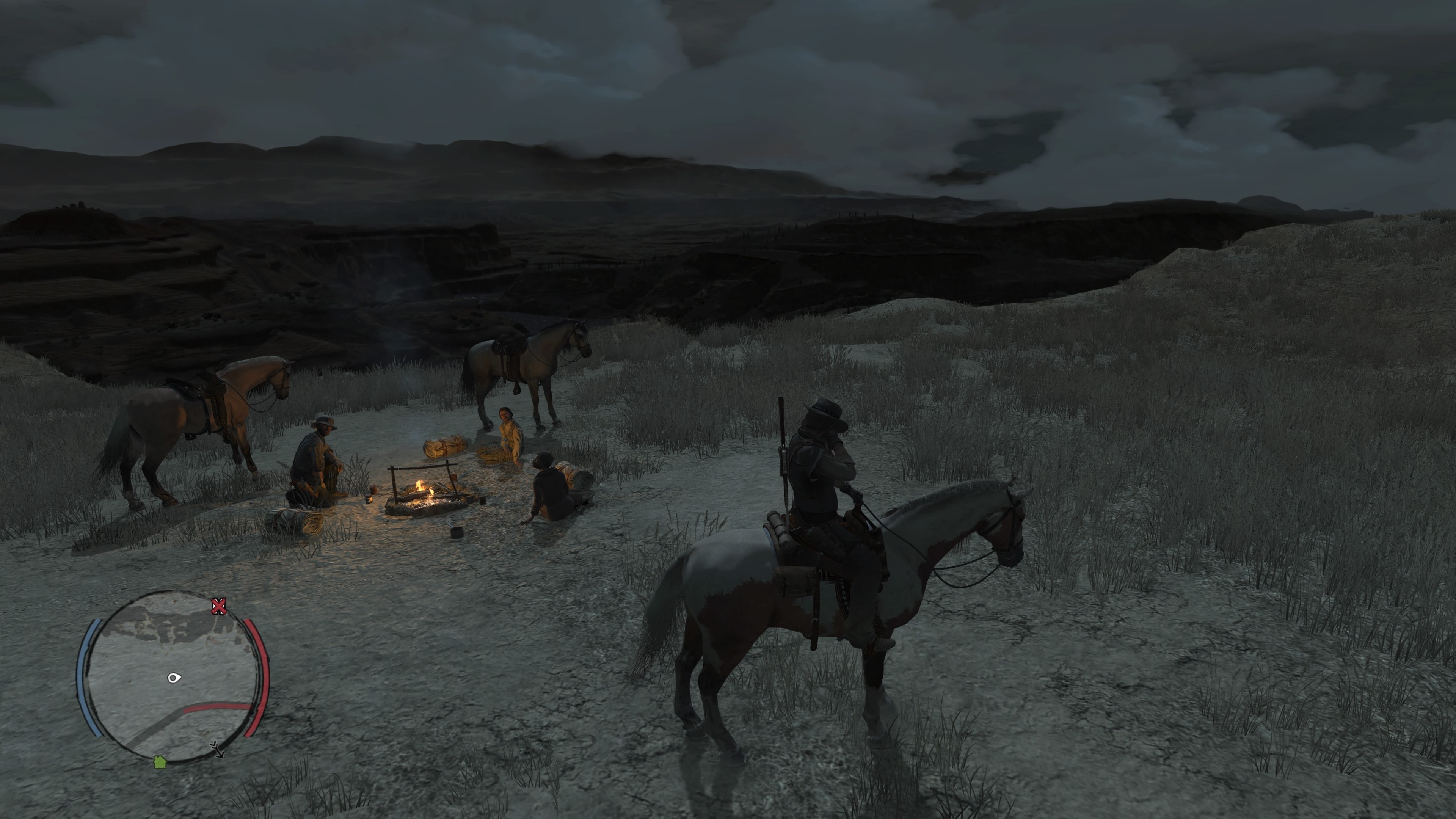1456x819 pixels.
Task: Click the white player arrow in minimap center
Action: [174, 678]
